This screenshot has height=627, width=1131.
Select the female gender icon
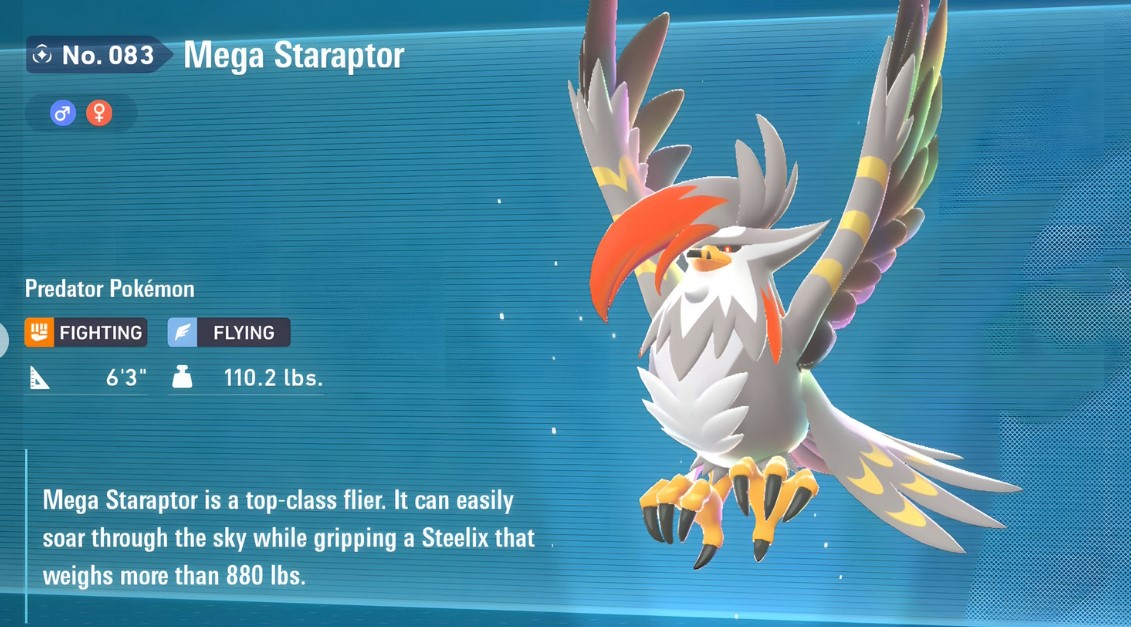[98, 113]
